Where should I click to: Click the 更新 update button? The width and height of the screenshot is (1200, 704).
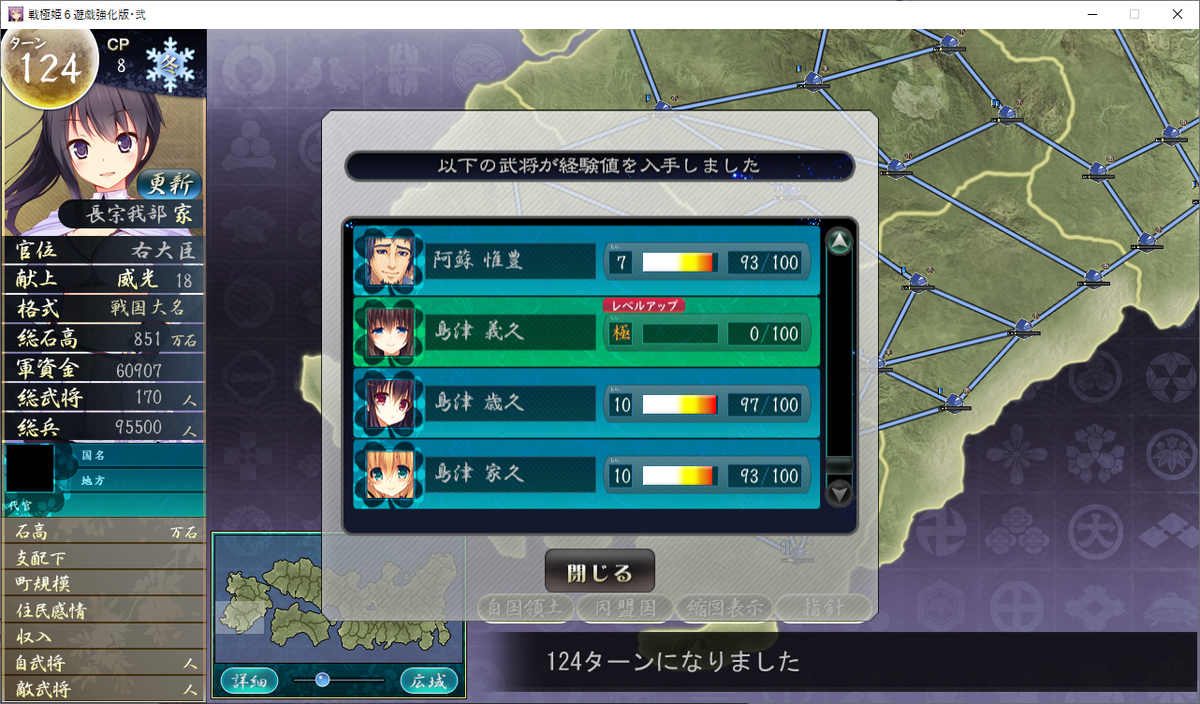(169, 184)
